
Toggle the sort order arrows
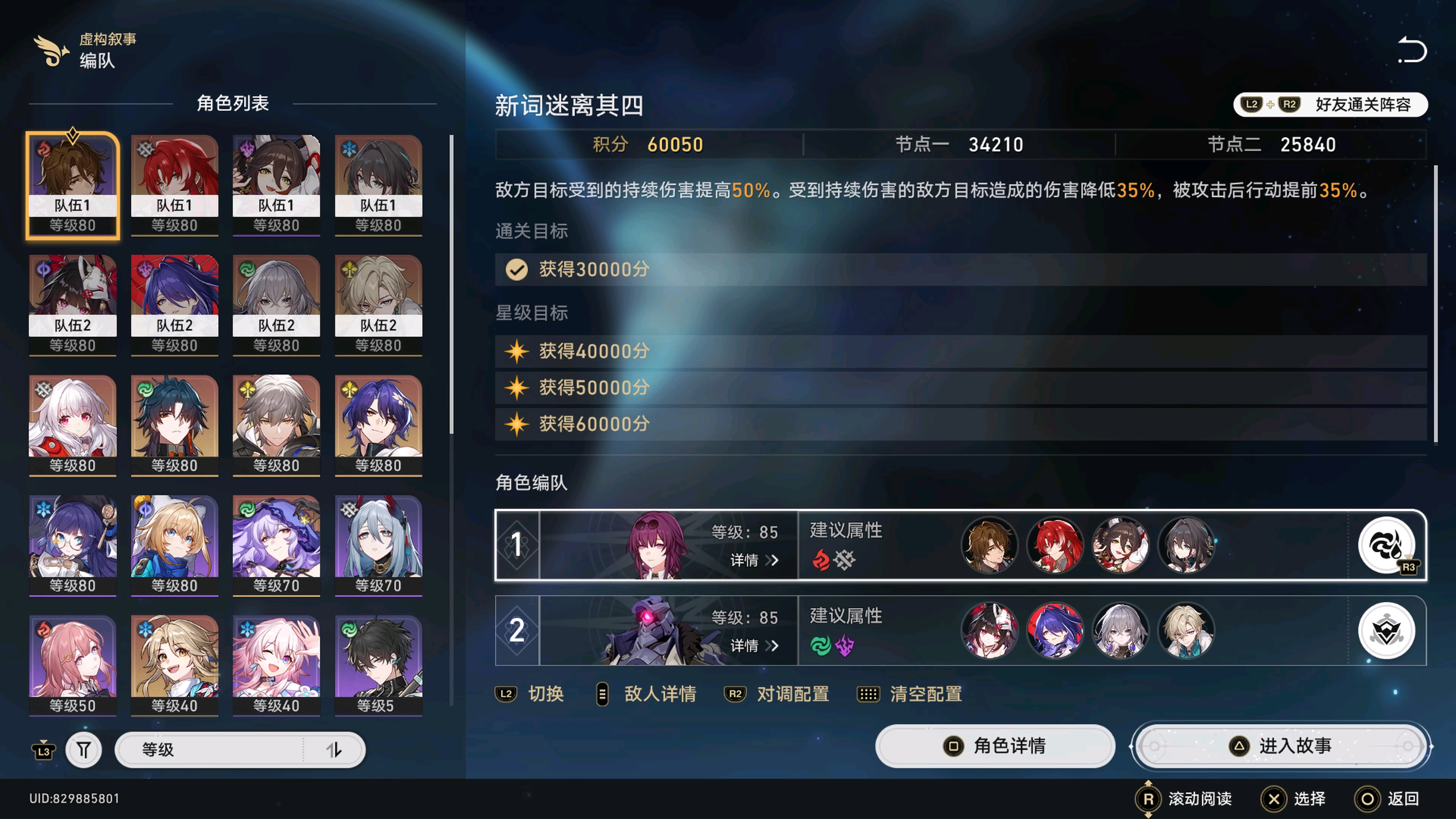tap(334, 750)
